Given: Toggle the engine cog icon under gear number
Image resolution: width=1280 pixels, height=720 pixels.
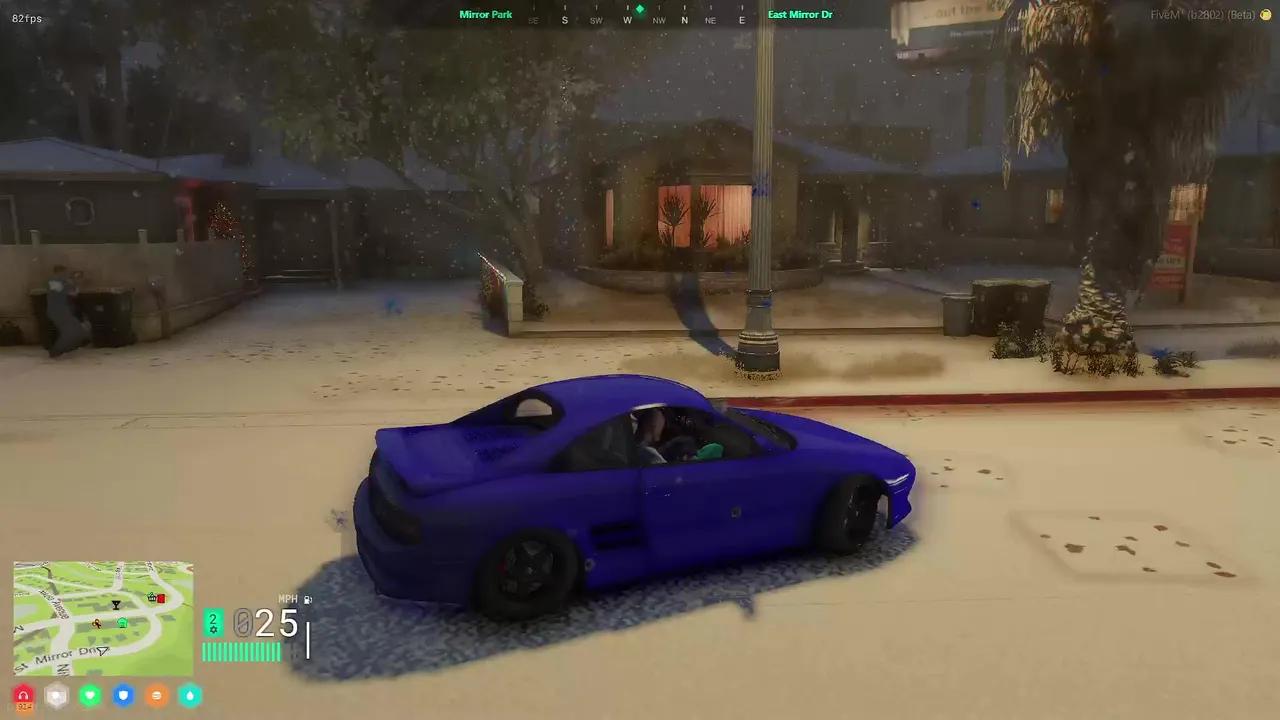Looking at the screenshot, I should point(213,629).
